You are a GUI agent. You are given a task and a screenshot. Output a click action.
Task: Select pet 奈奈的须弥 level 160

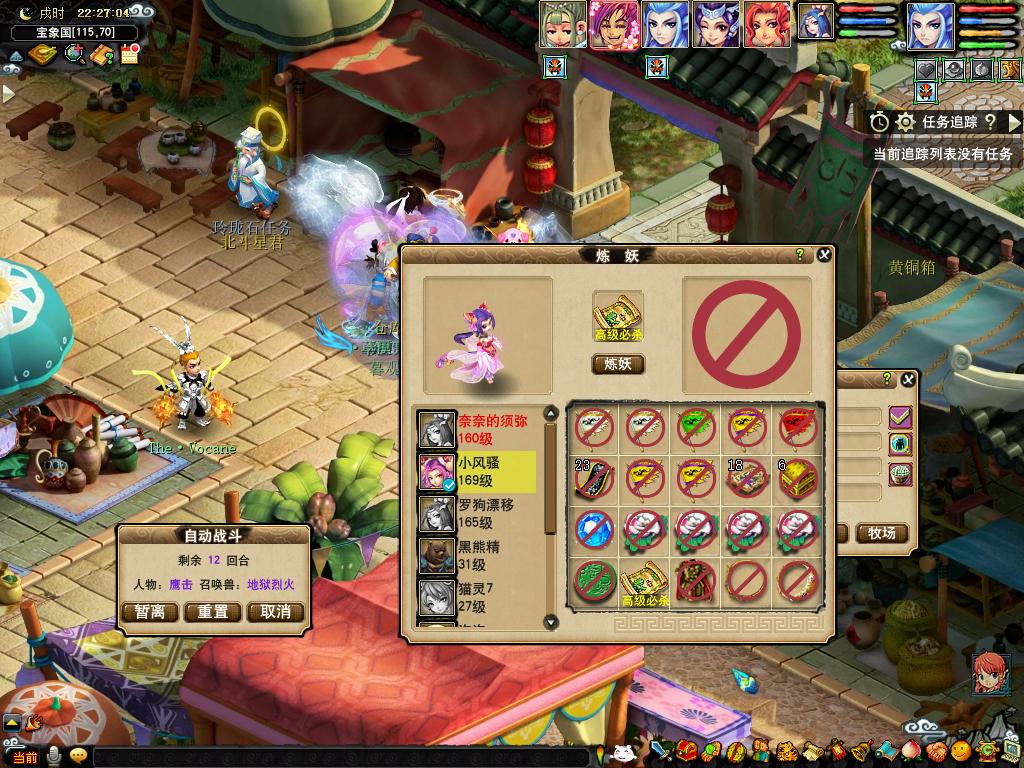pos(480,429)
